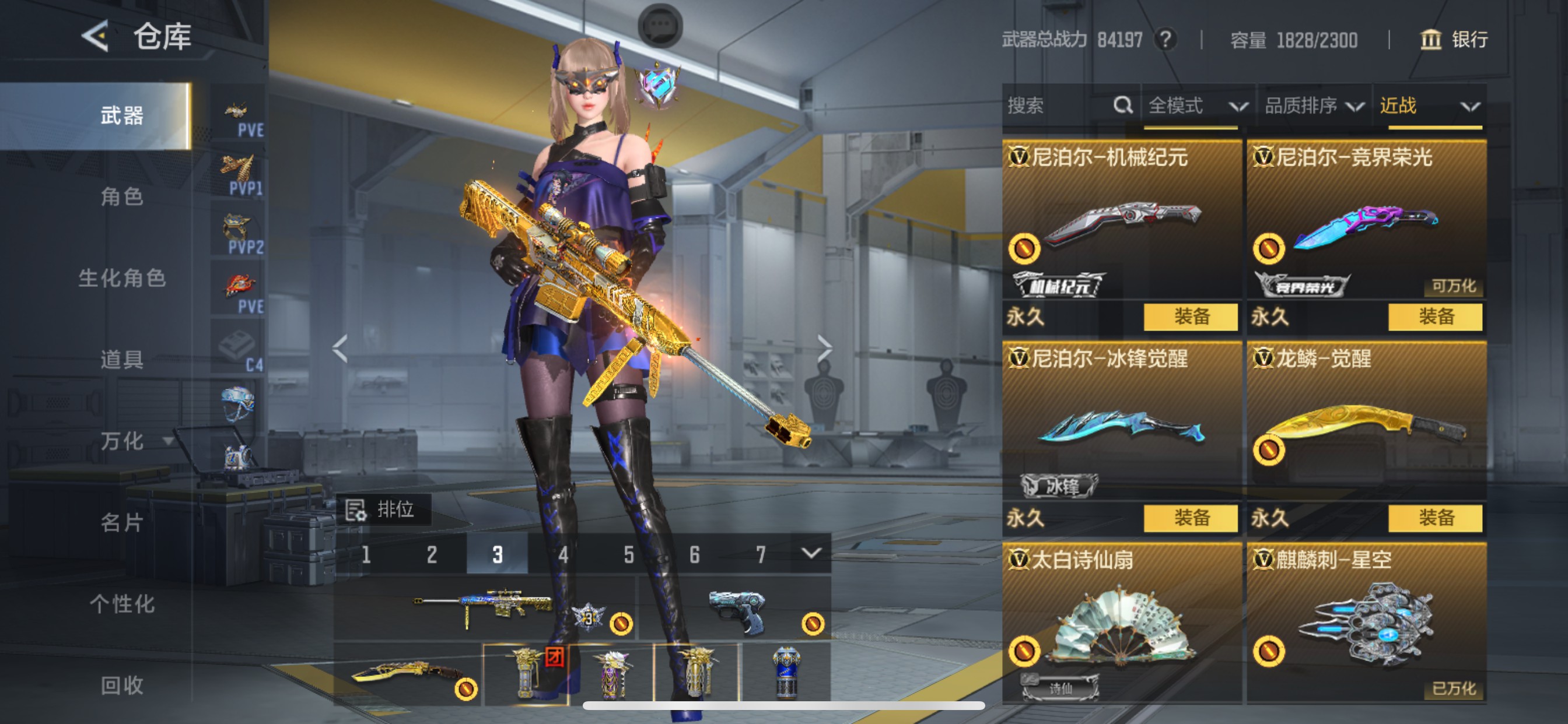This screenshot has width=1568, height=724.
Task: Switch to loadout slot 5
Action: [x=629, y=554]
